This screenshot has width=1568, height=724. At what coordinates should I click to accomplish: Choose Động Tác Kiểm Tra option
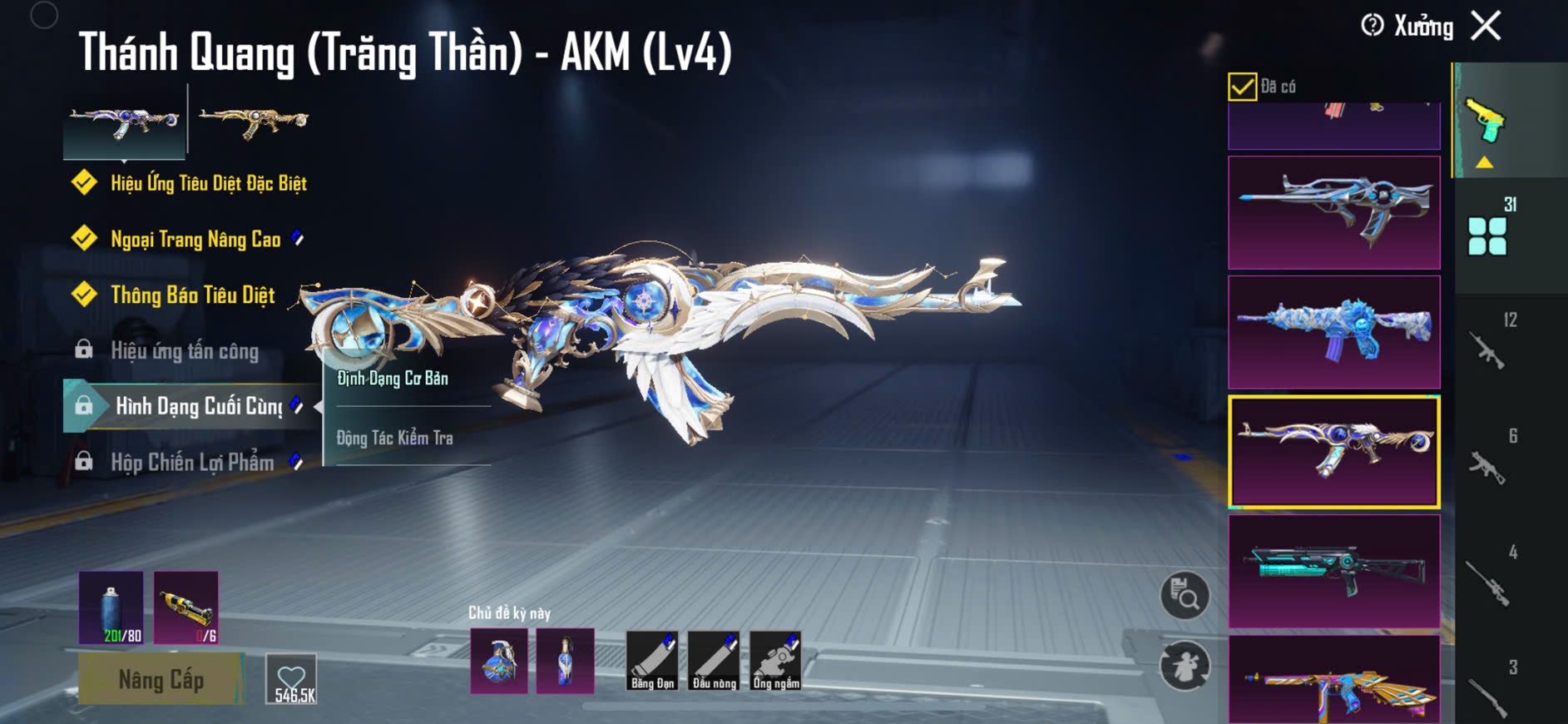[394, 438]
